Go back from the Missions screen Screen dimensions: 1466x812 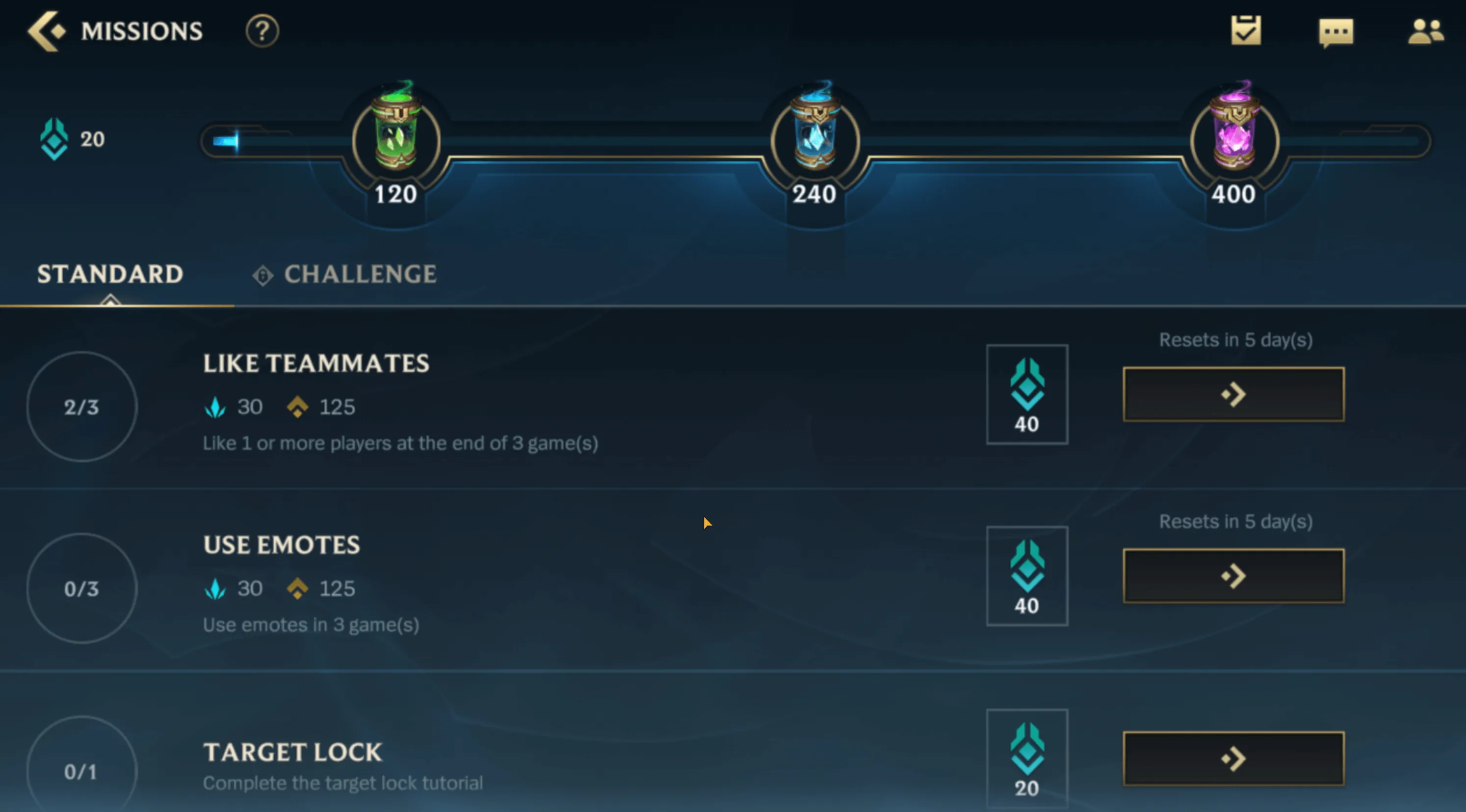tap(47, 31)
